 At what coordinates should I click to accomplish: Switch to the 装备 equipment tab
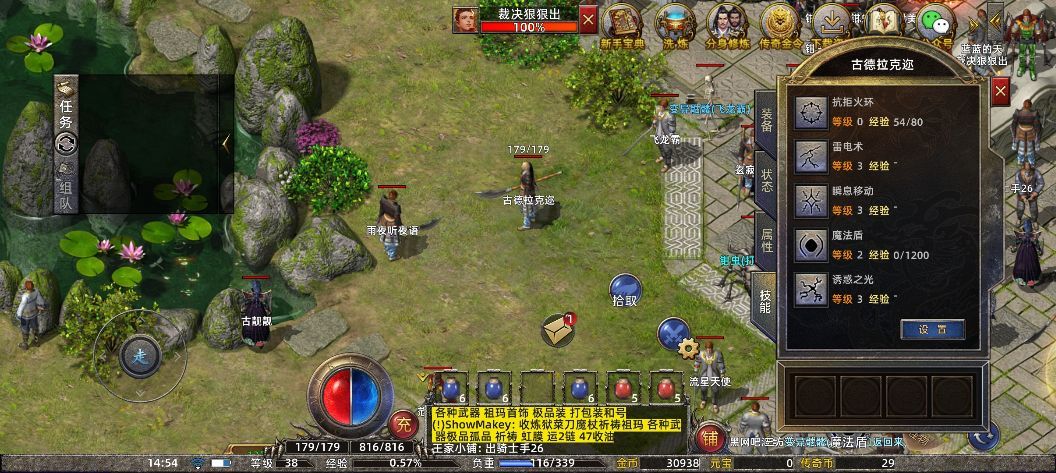point(765,119)
